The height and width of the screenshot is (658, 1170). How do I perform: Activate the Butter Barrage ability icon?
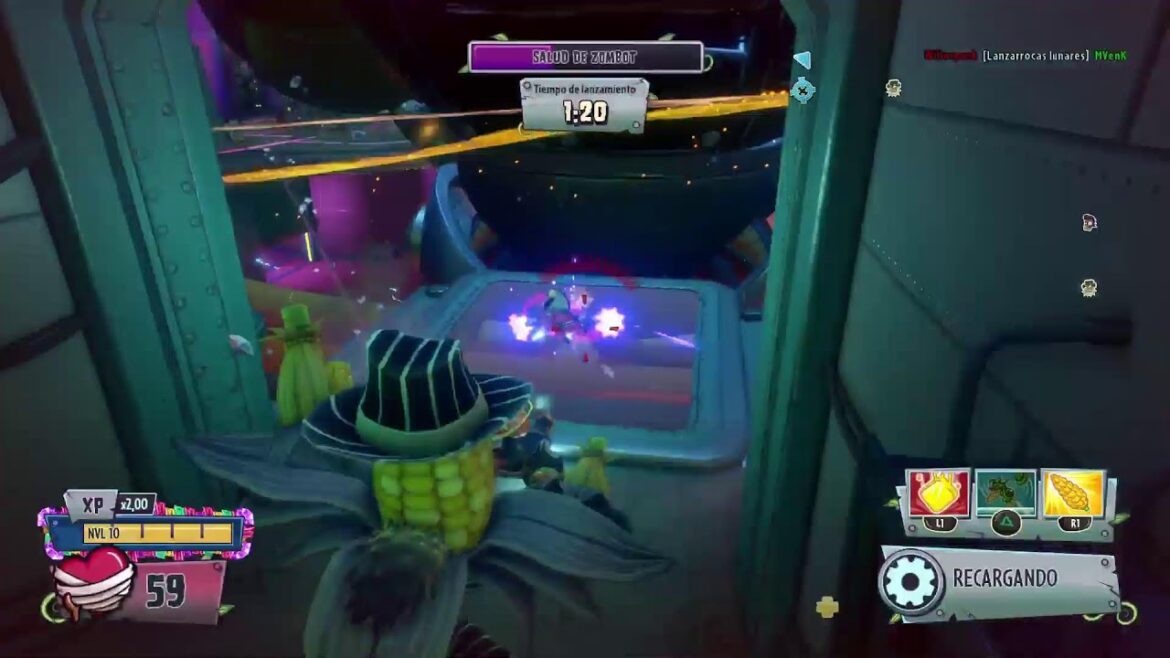pos(938,493)
